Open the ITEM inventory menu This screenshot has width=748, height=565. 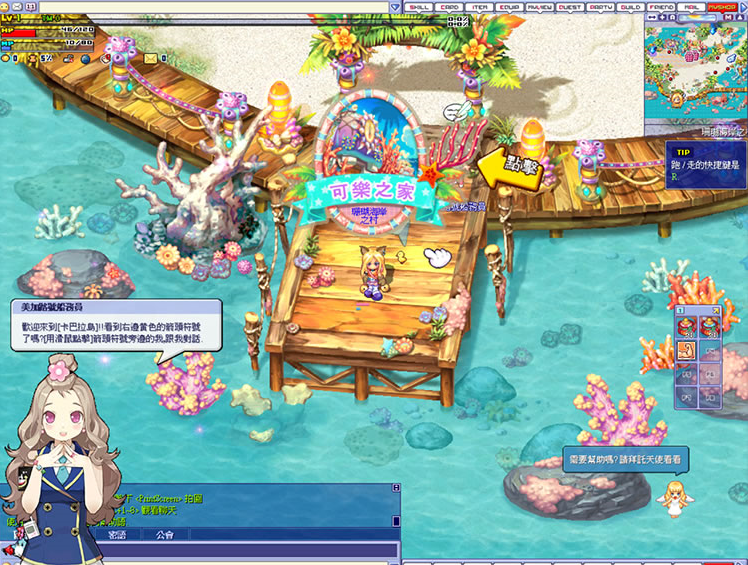[482, 7]
